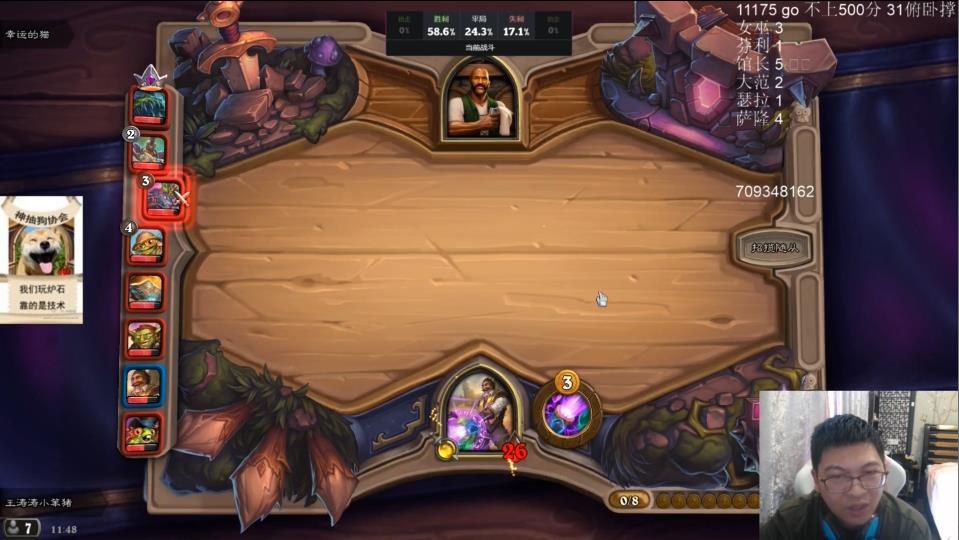
Task: Inspect the crowned first-place leaderboard hero
Action: (149, 105)
